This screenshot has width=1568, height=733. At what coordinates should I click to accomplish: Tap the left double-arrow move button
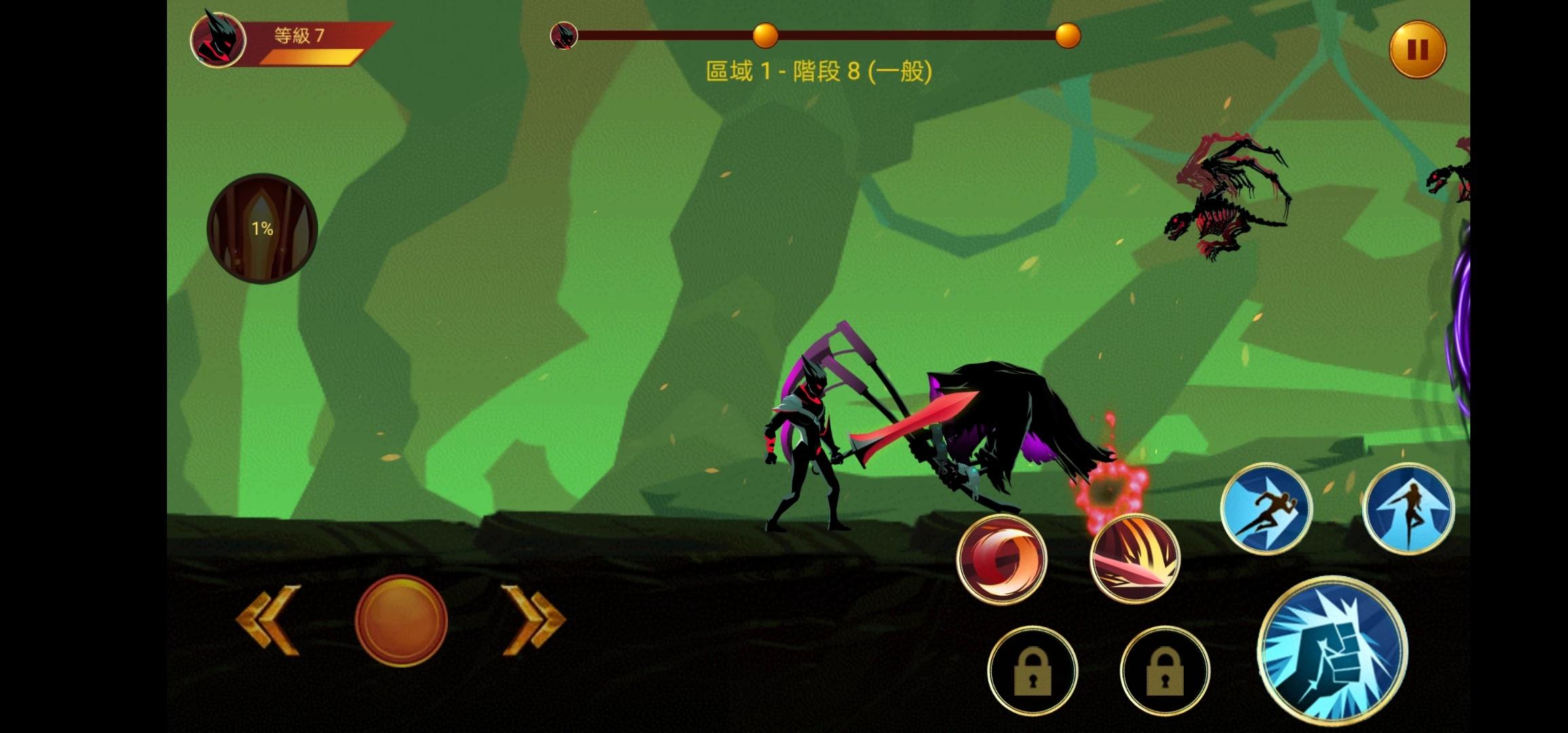point(269,620)
